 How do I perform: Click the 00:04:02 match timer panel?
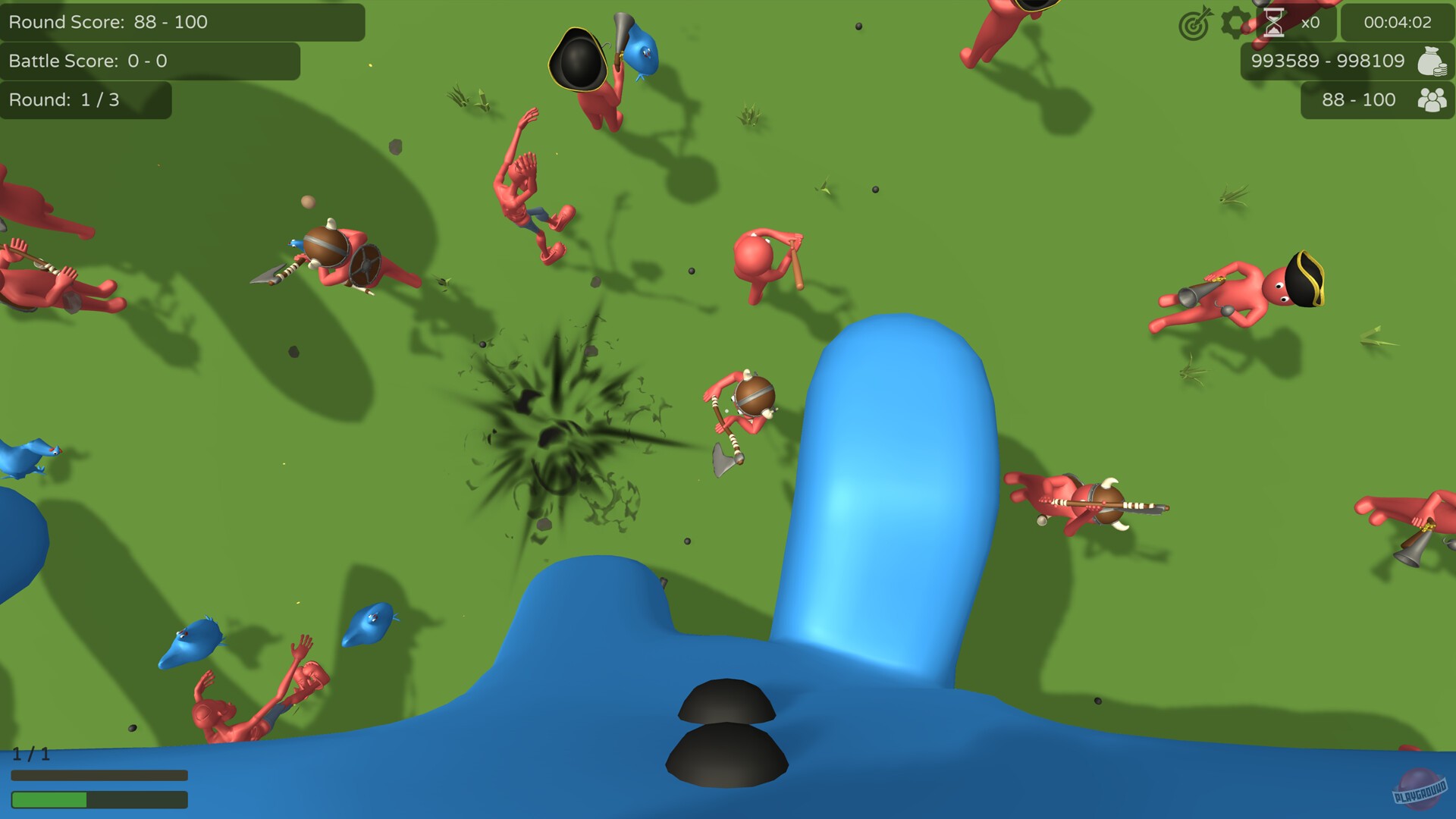1398,23
